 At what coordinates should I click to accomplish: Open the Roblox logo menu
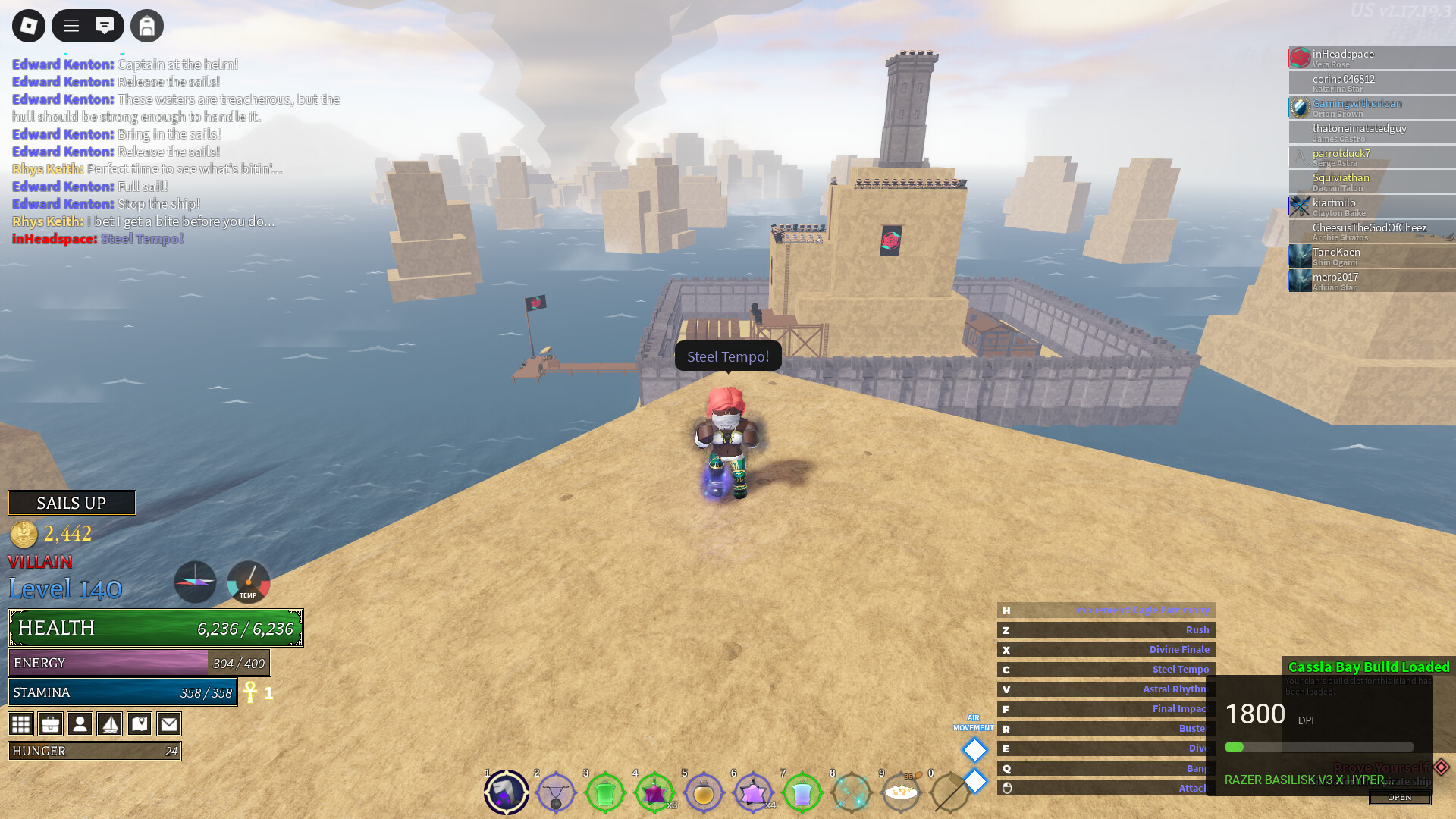29,26
